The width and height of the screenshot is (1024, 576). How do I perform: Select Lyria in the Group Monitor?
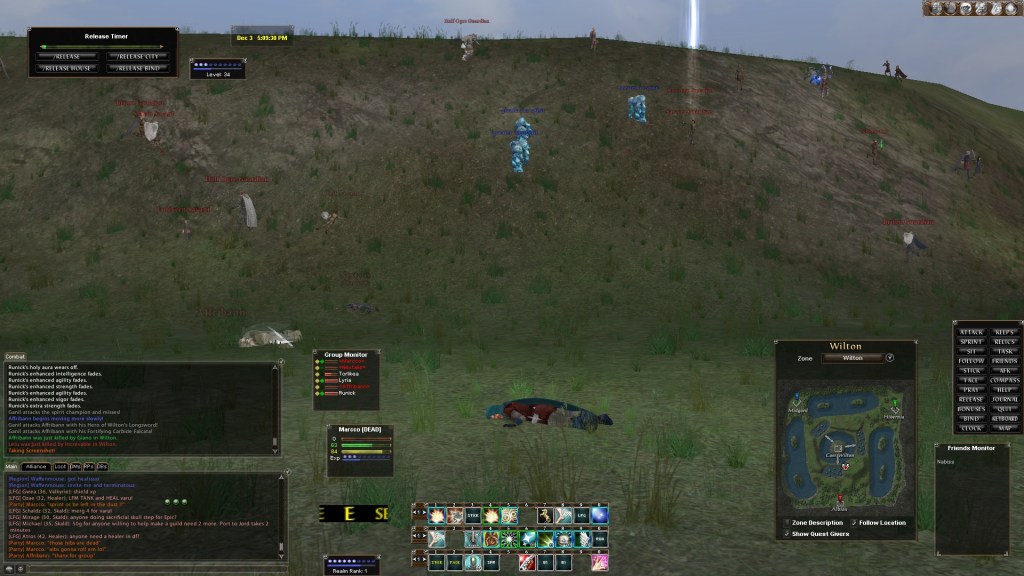(345, 380)
